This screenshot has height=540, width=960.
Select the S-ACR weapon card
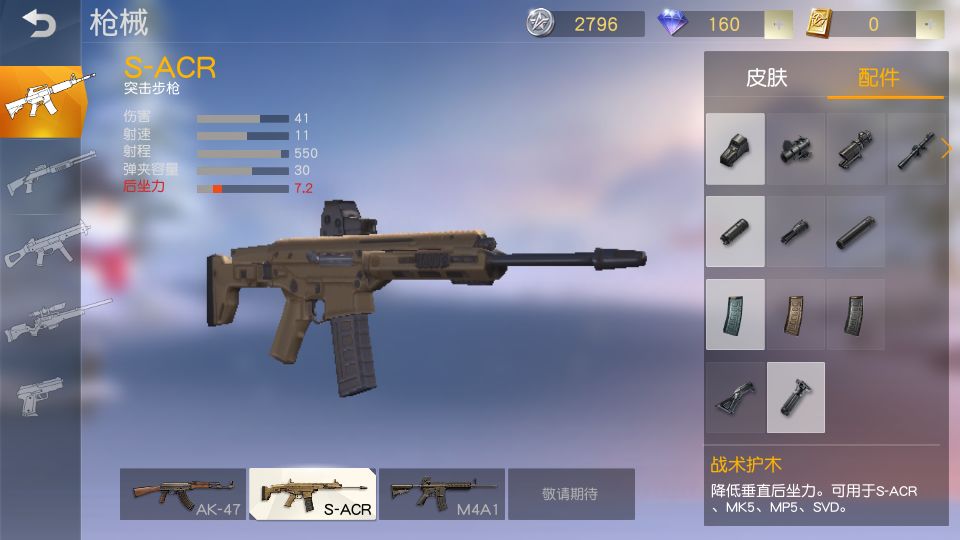pos(312,494)
